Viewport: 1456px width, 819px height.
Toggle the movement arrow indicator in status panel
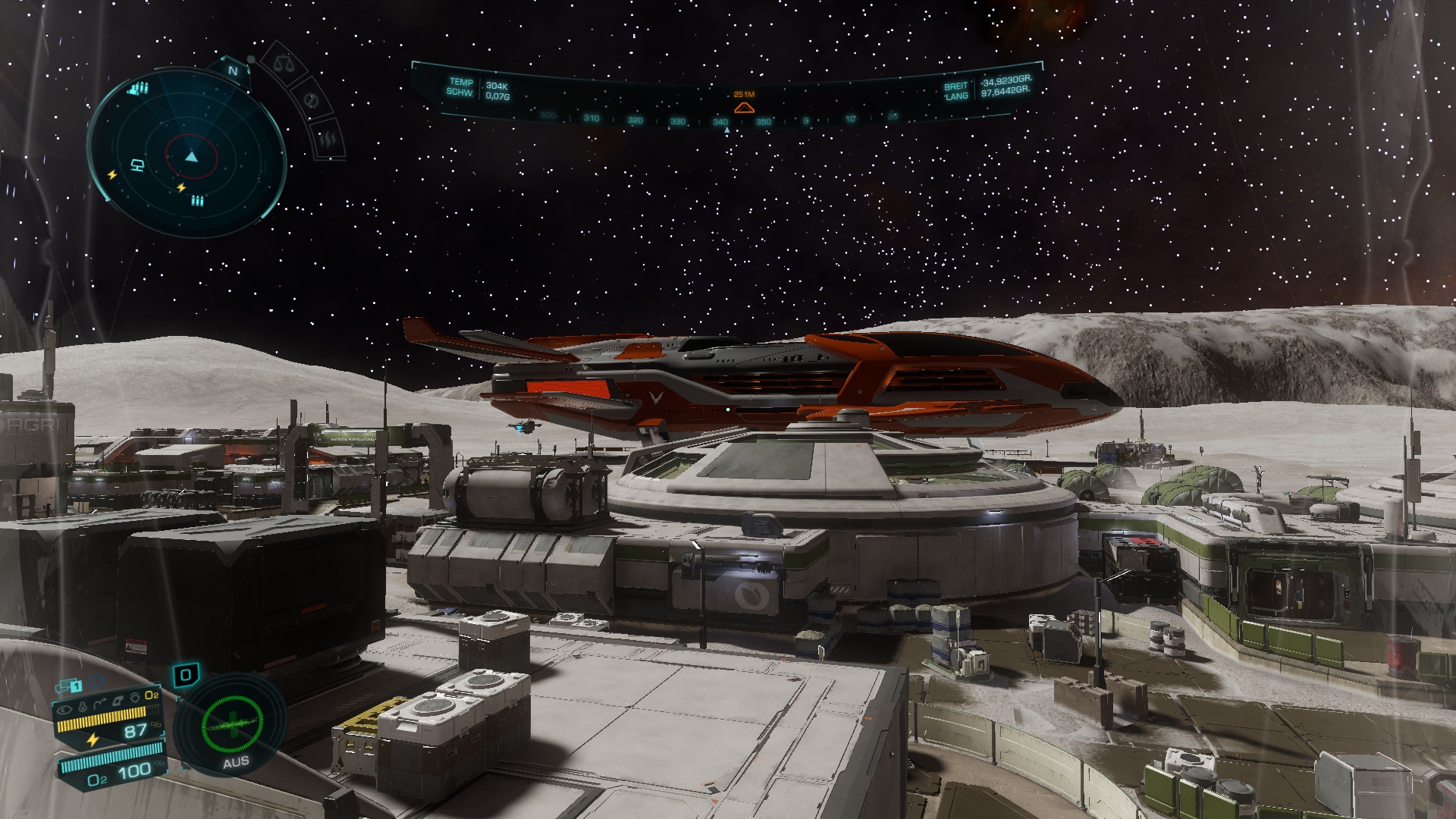(x=100, y=701)
